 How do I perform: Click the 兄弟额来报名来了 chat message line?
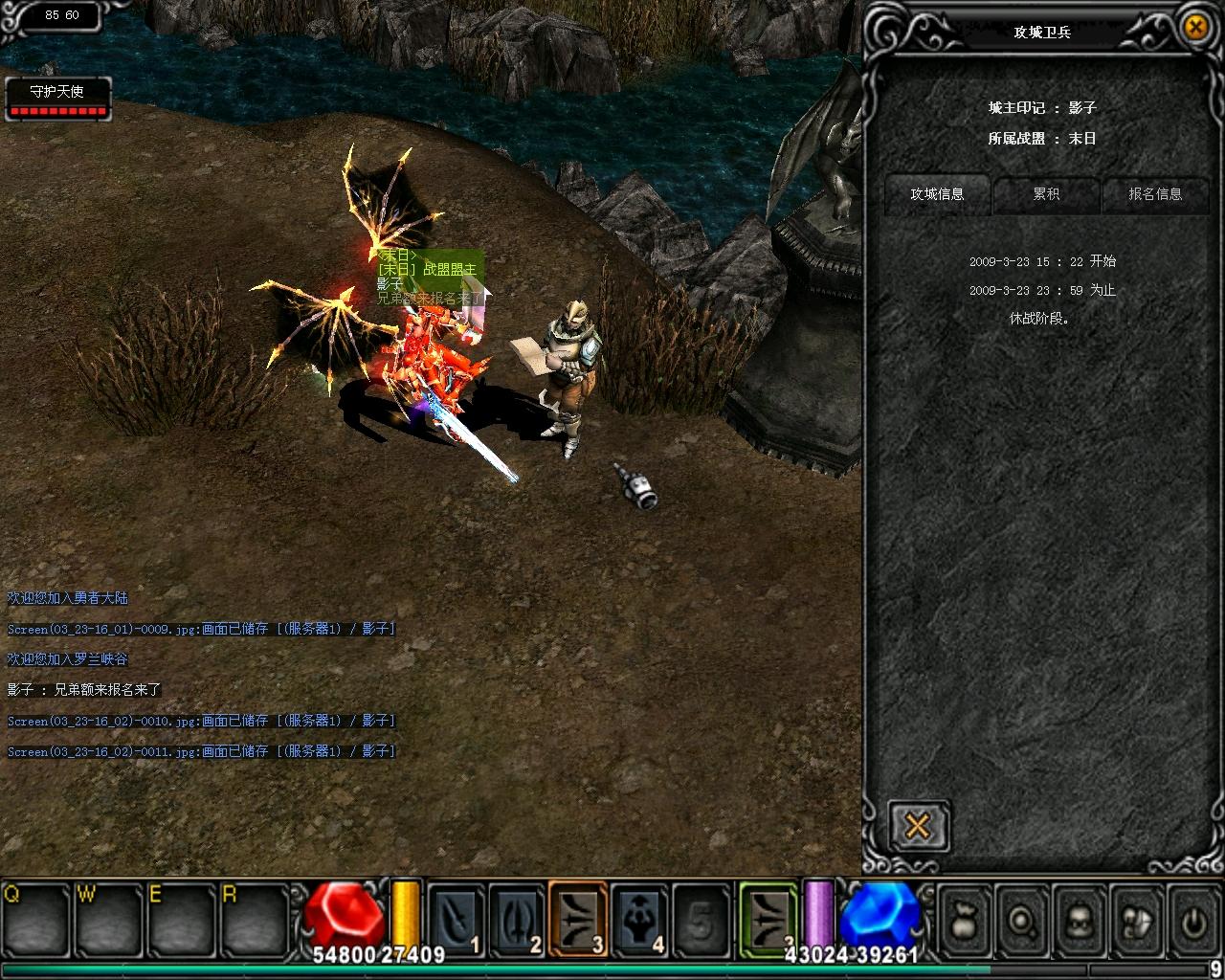point(84,690)
